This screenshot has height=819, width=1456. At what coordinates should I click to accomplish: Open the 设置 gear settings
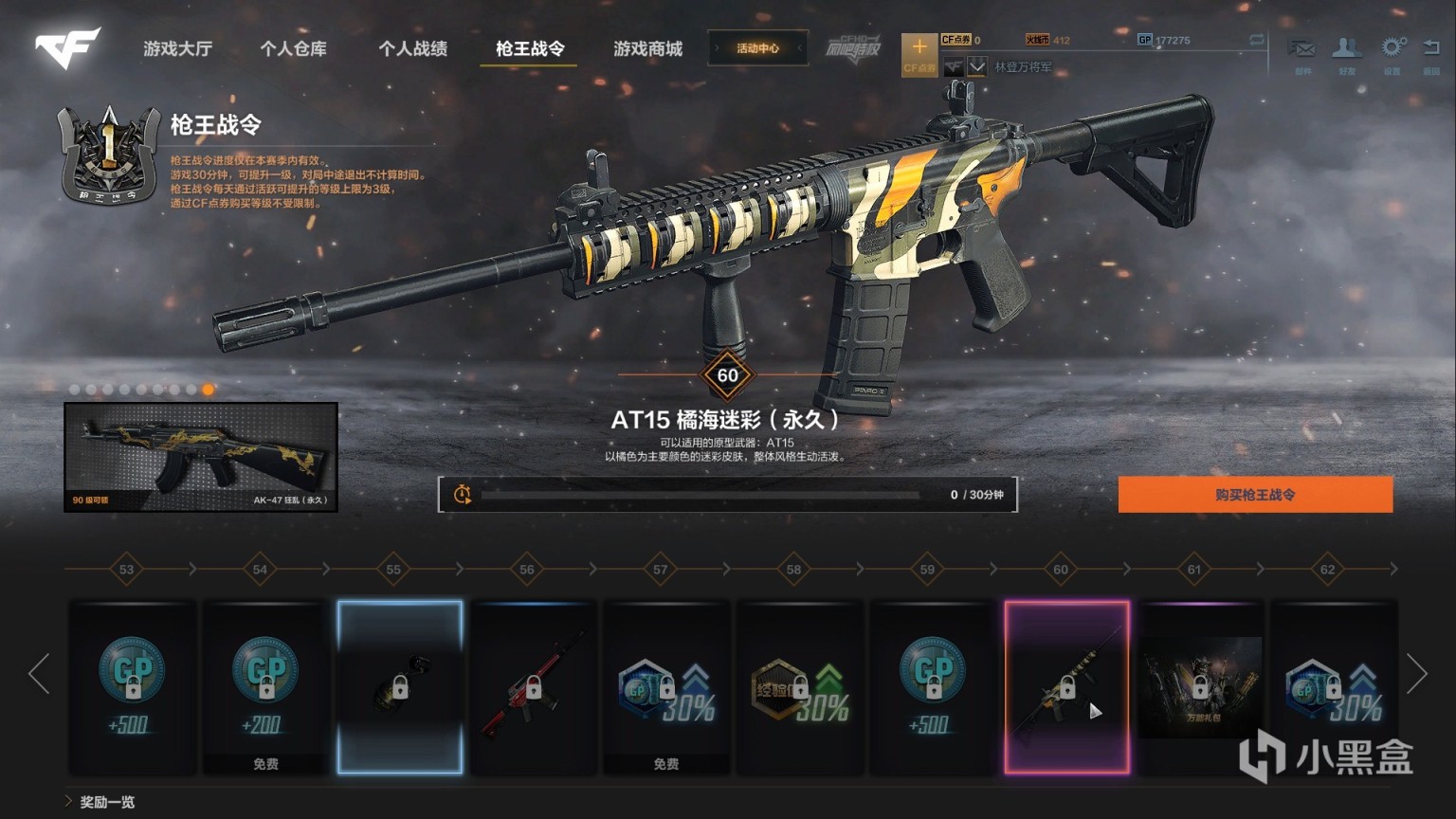[x=1392, y=51]
